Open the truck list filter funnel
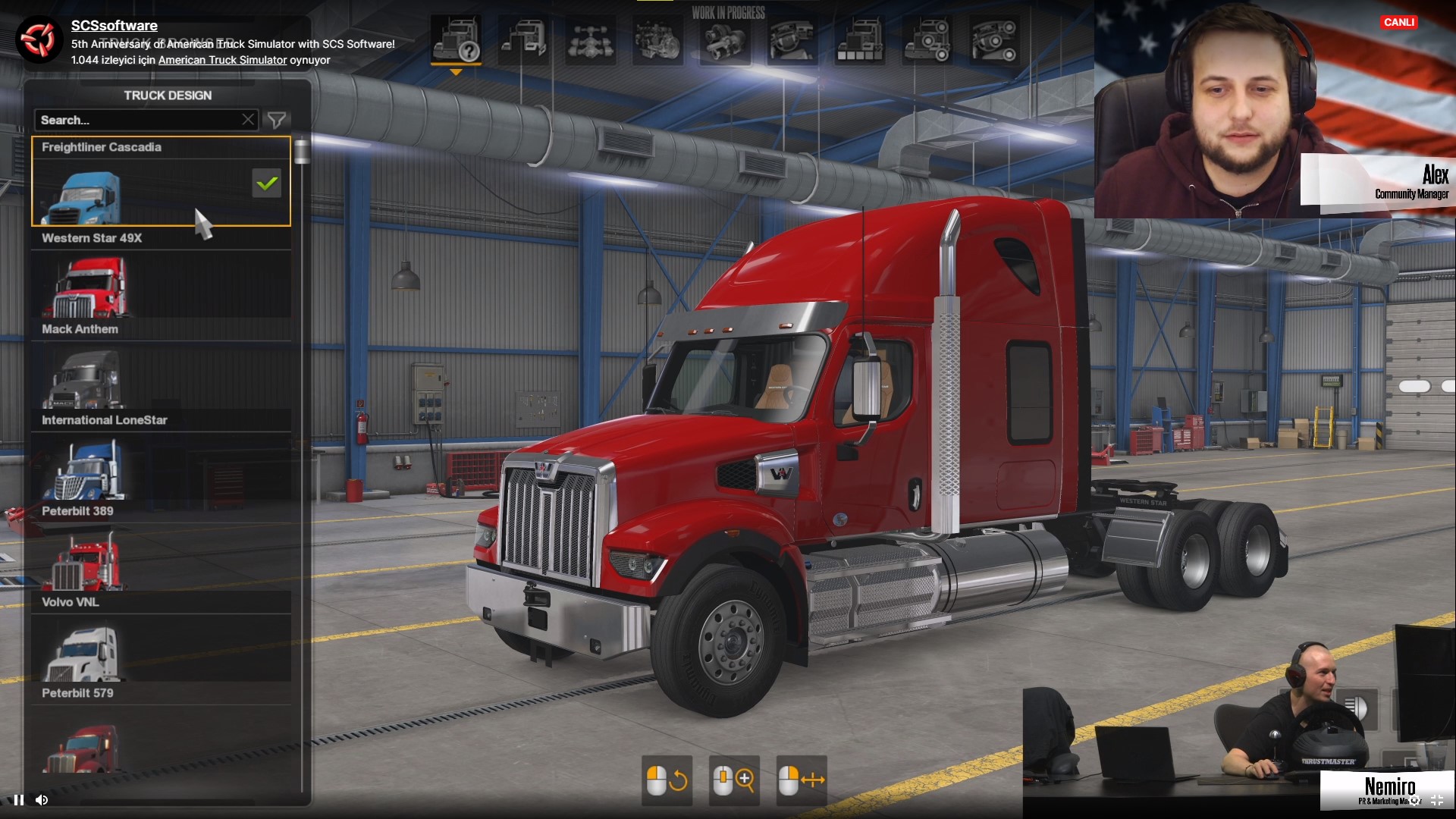Viewport: 1456px width, 819px height. (277, 120)
